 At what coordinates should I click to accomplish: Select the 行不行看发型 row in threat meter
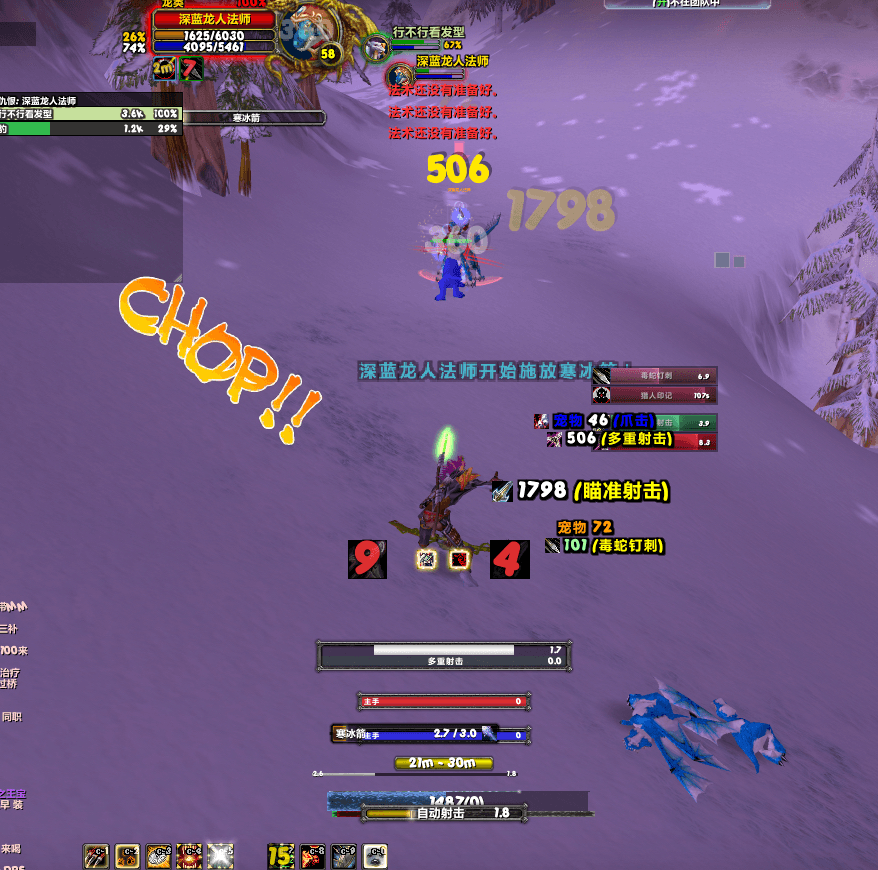click(90, 114)
